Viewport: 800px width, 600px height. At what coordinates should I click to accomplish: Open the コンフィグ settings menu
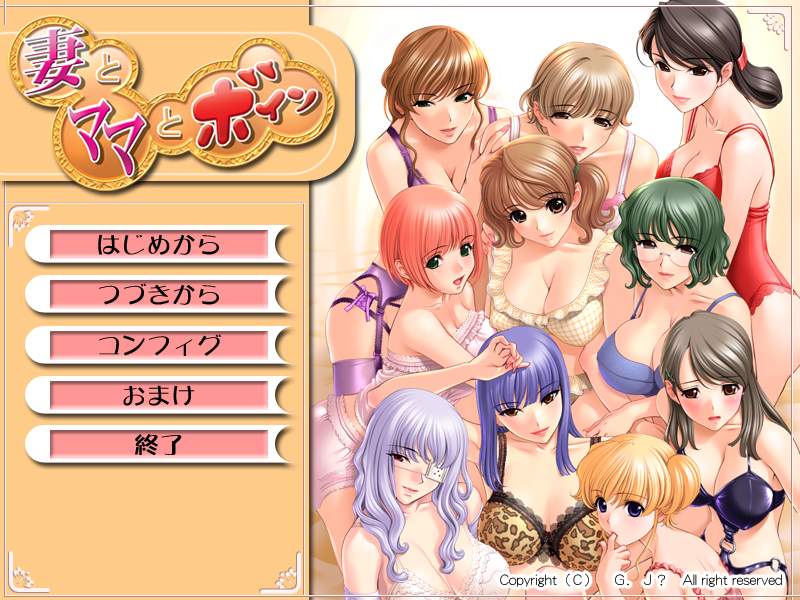(x=158, y=345)
